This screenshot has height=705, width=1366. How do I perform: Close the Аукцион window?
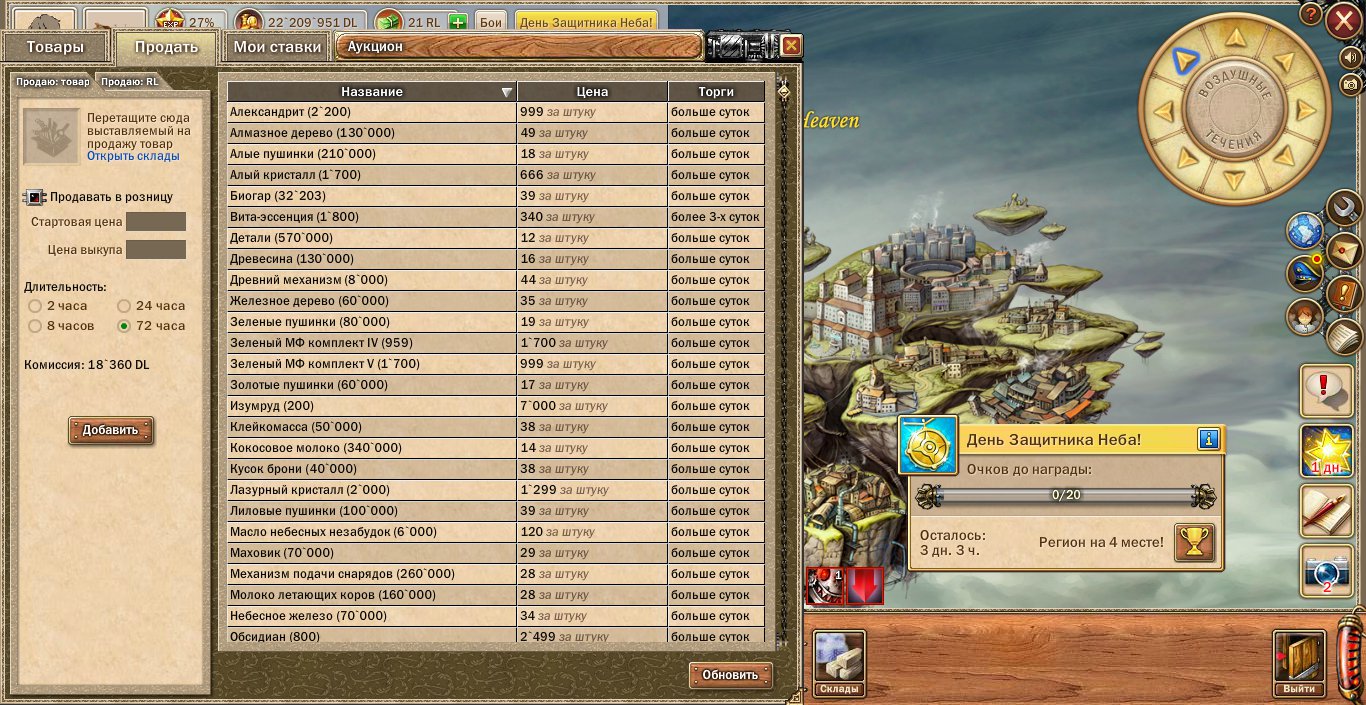pos(791,46)
